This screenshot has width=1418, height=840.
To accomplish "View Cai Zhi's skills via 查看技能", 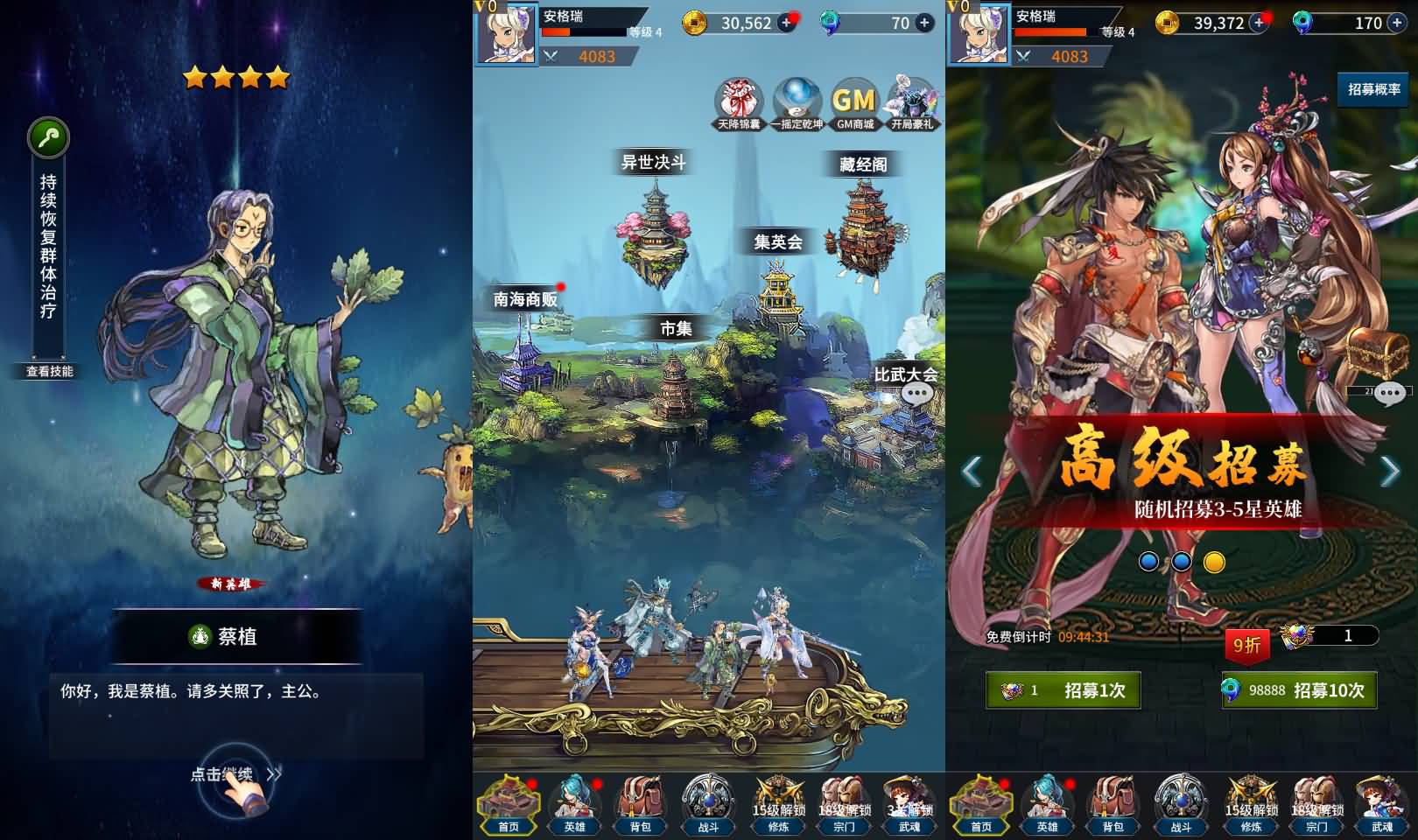I will click(x=50, y=371).
